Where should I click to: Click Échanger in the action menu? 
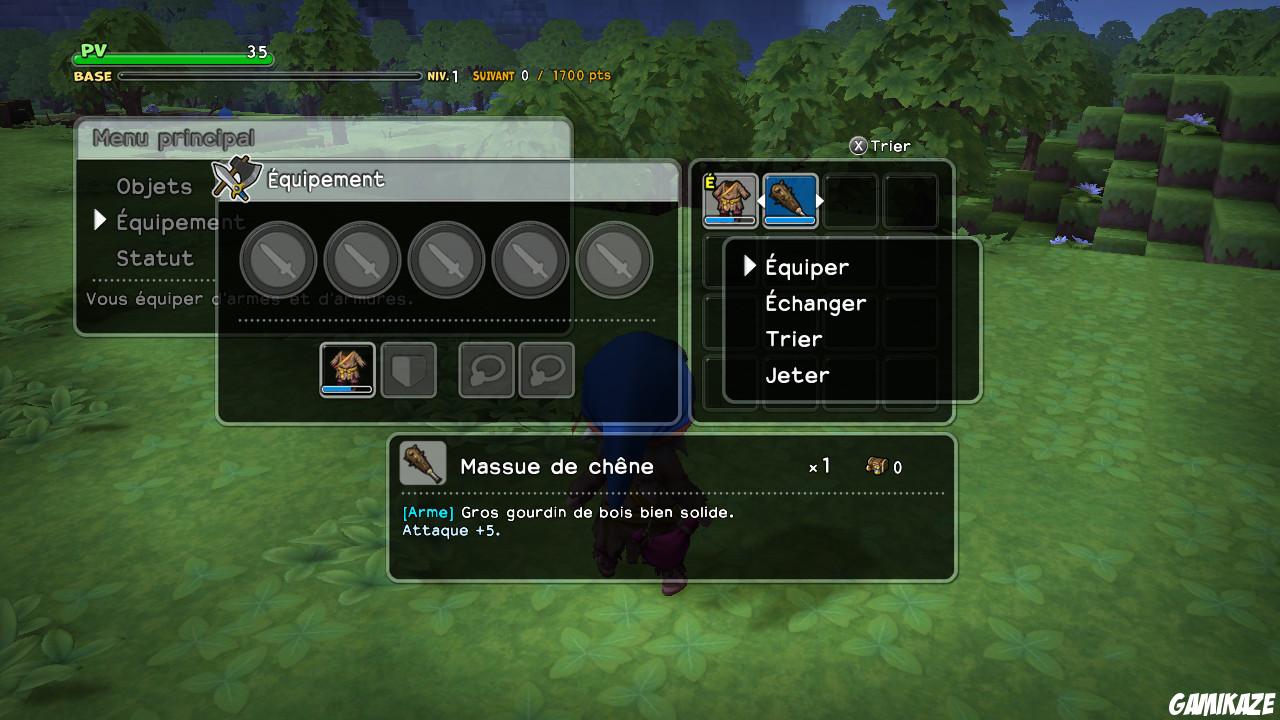point(816,303)
